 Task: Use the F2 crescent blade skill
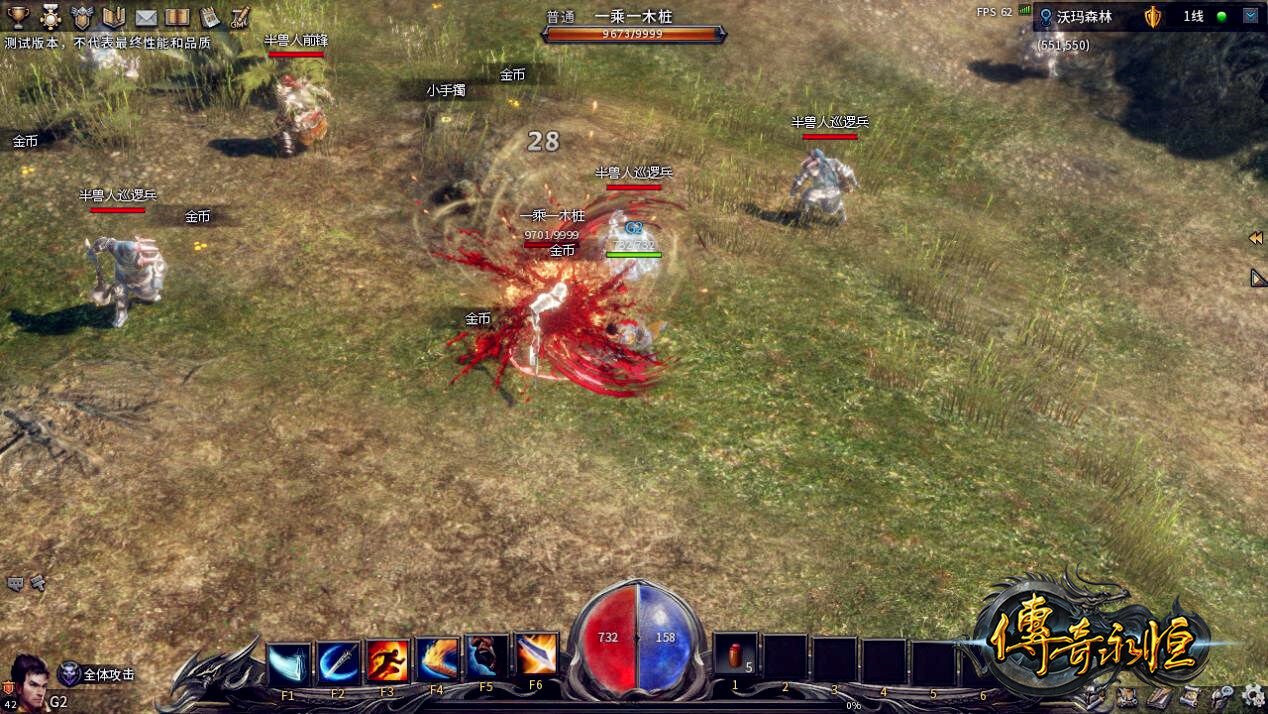coord(338,662)
